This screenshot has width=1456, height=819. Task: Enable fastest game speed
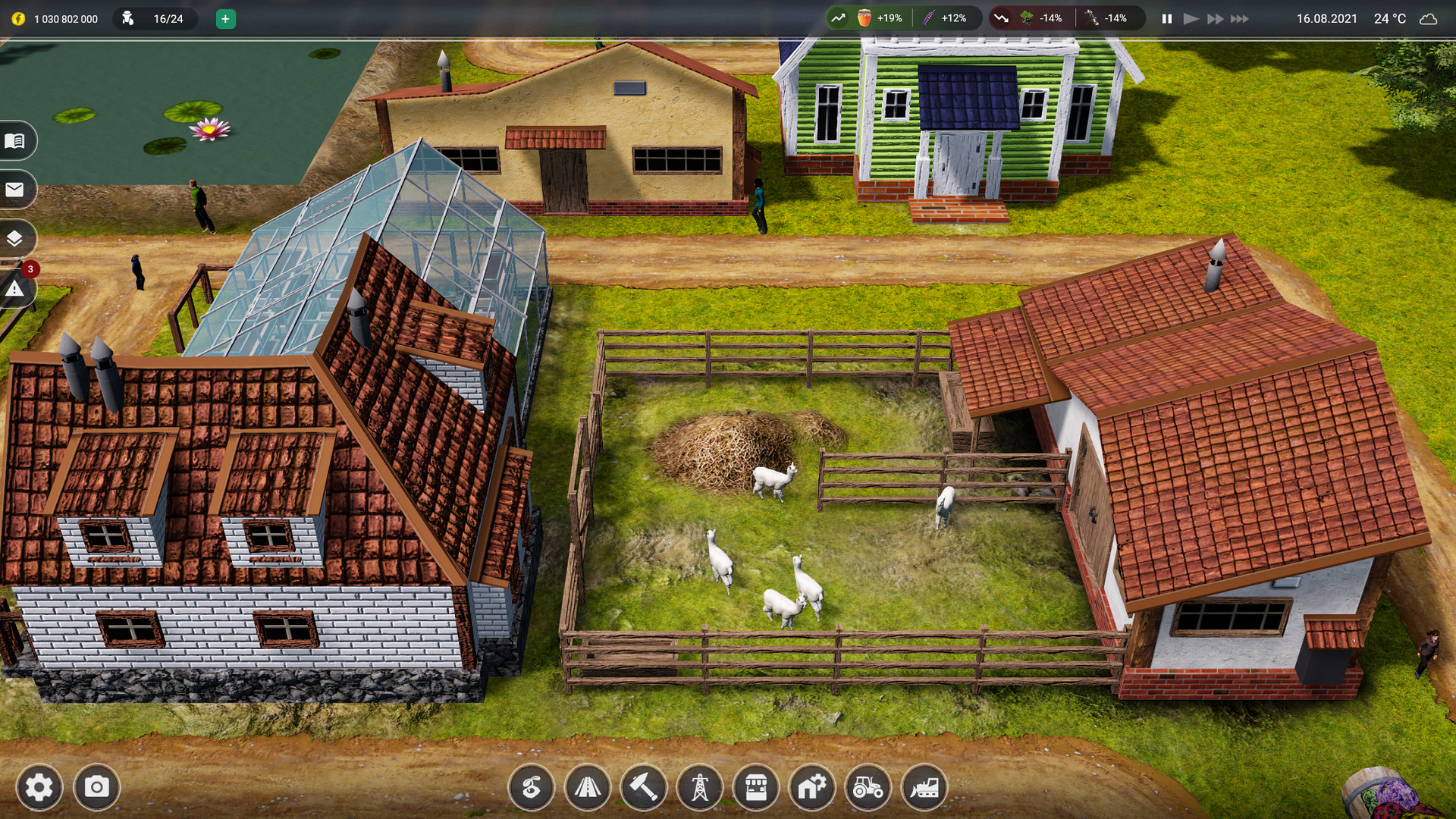[x=1238, y=18]
